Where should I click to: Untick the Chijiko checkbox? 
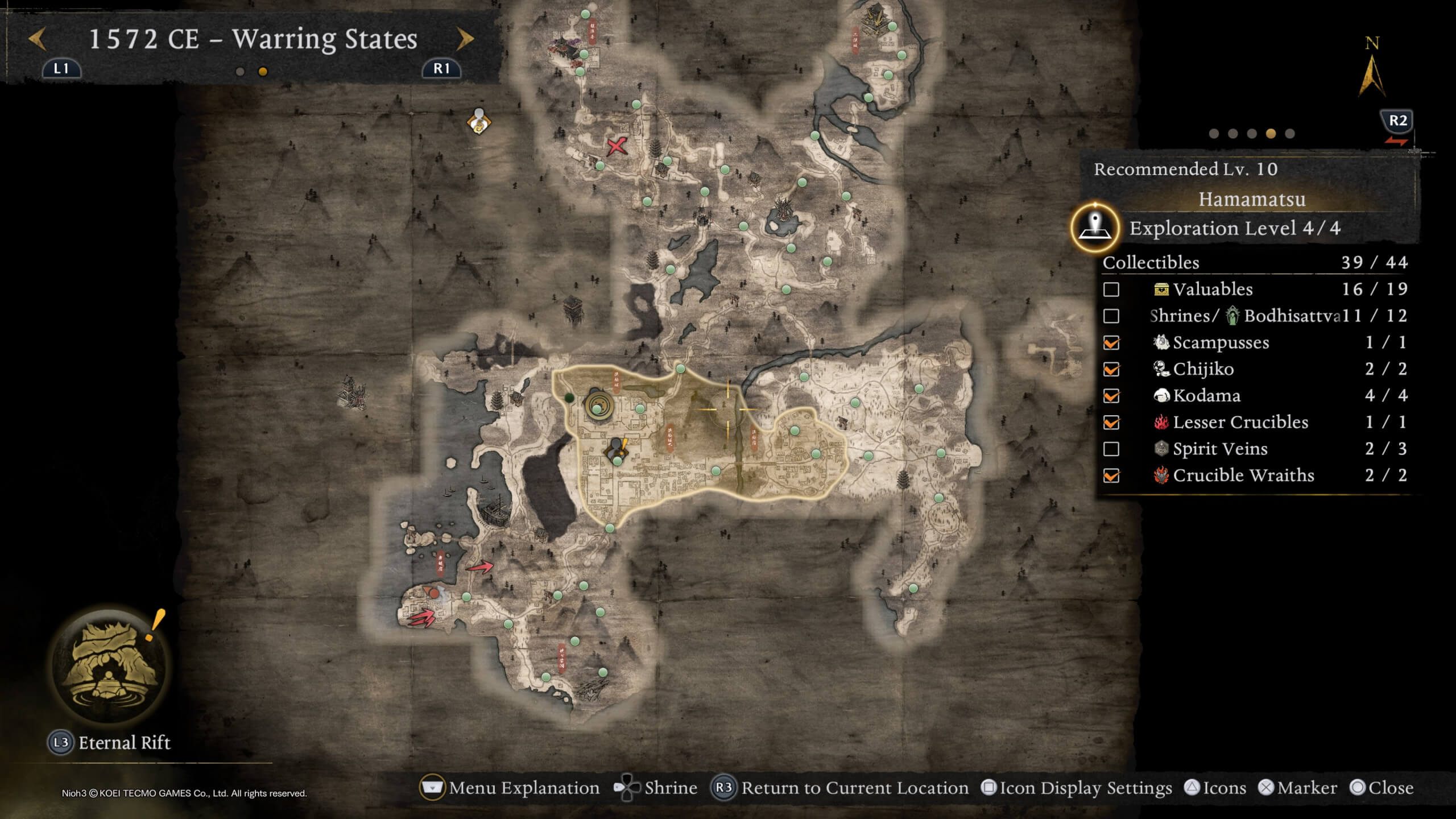(x=1112, y=369)
